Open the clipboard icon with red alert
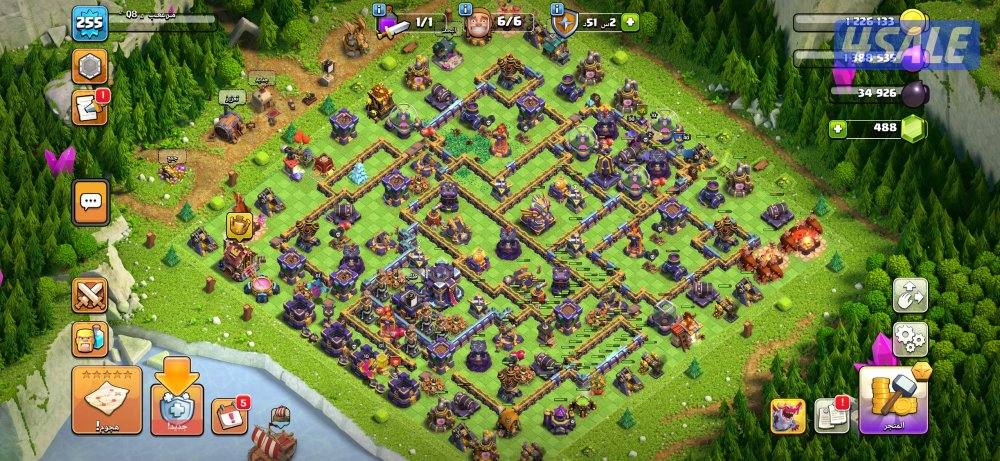 tap(831, 415)
